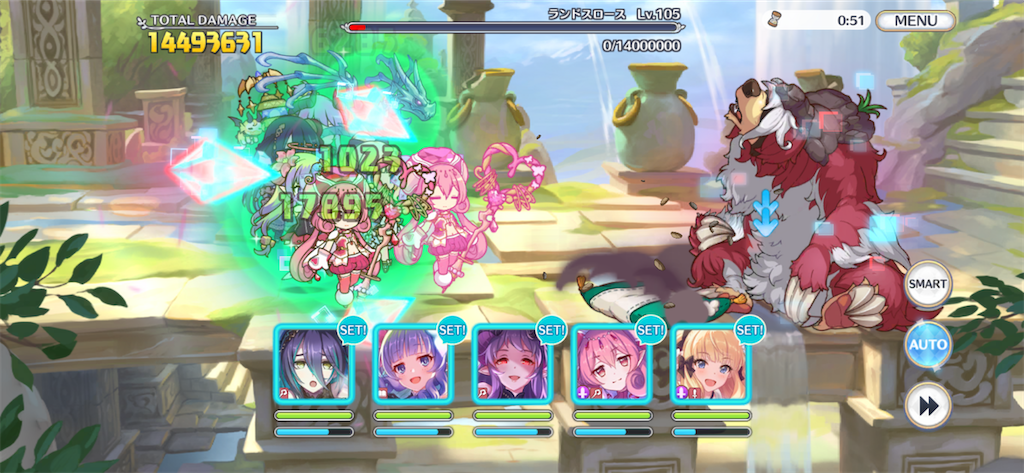Choose the character portrait with straight purple bangs
The height and width of the screenshot is (473, 1024).
[413, 364]
